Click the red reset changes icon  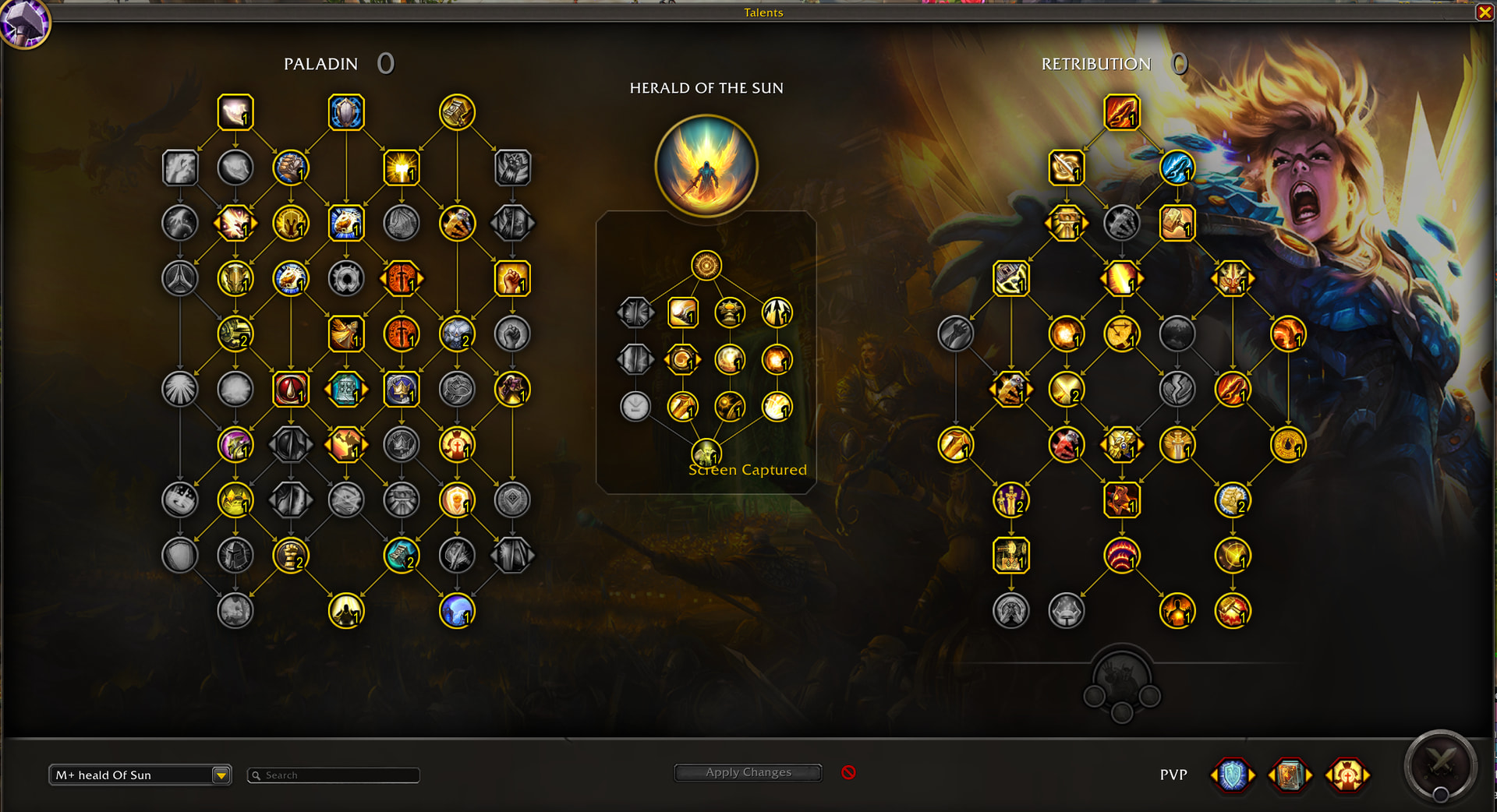pyautogui.click(x=848, y=772)
